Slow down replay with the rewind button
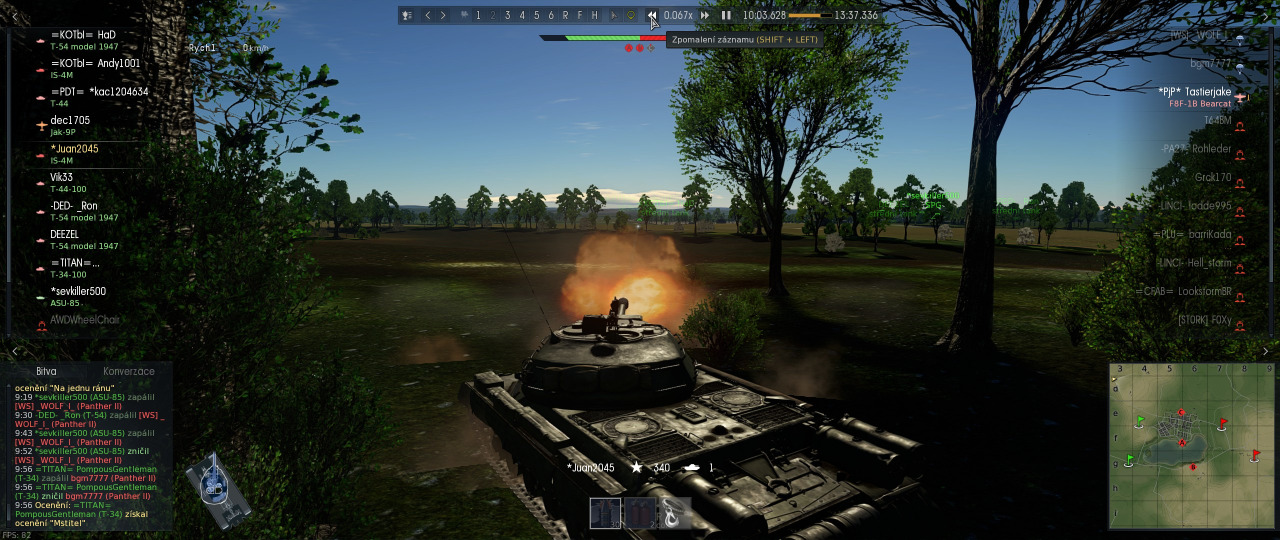The height and width of the screenshot is (540, 1280). point(652,15)
